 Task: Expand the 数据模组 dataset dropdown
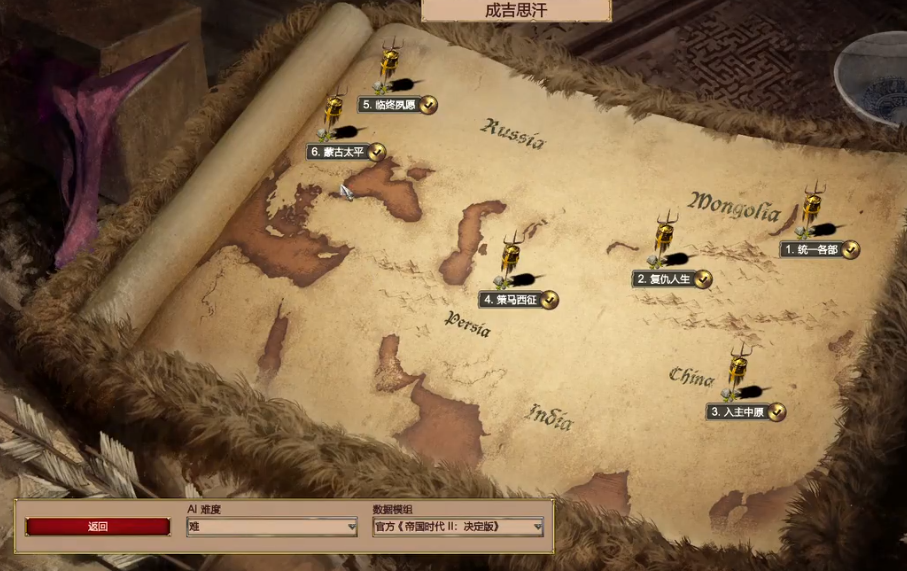click(458, 527)
